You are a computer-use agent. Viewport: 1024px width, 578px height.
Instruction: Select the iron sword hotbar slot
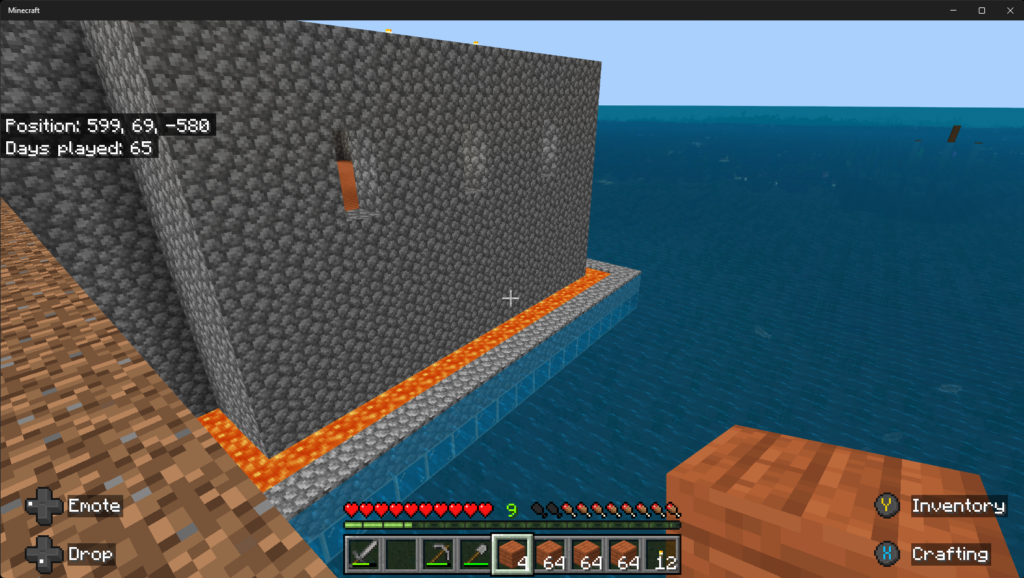click(x=364, y=553)
